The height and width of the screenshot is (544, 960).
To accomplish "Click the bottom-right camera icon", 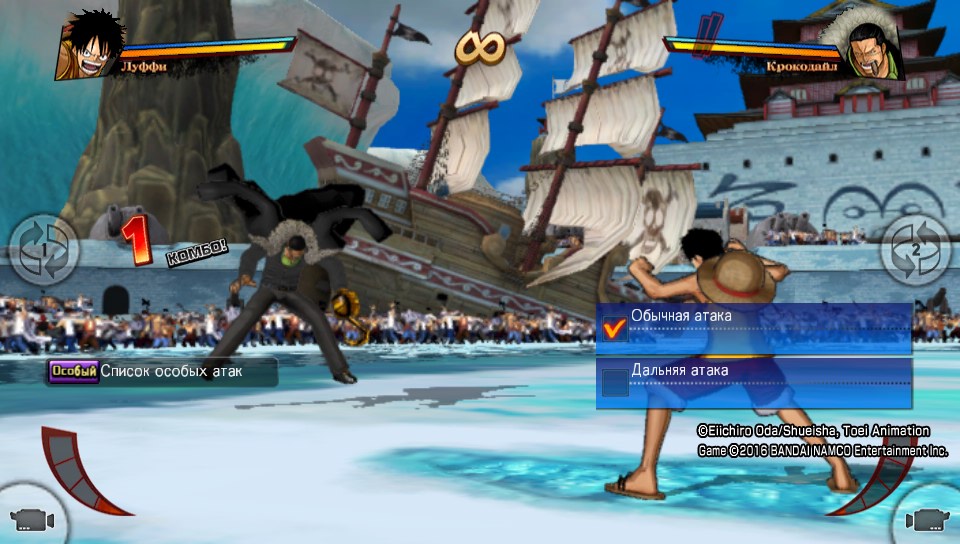I will pos(927,520).
